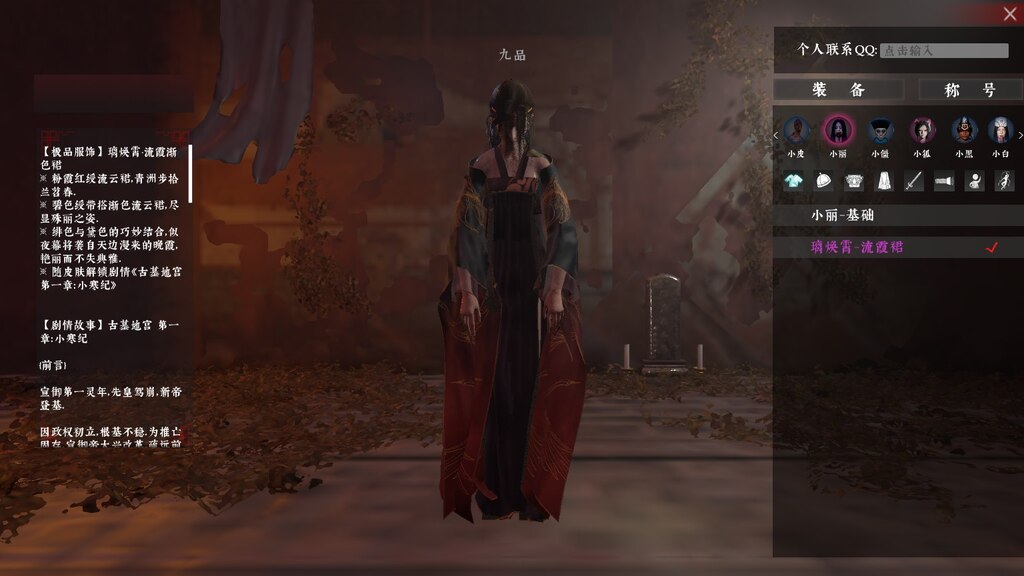The width and height of the screenshot is (1024, 576).
Task: Select the hat category icon
Action: pos(824,181)
